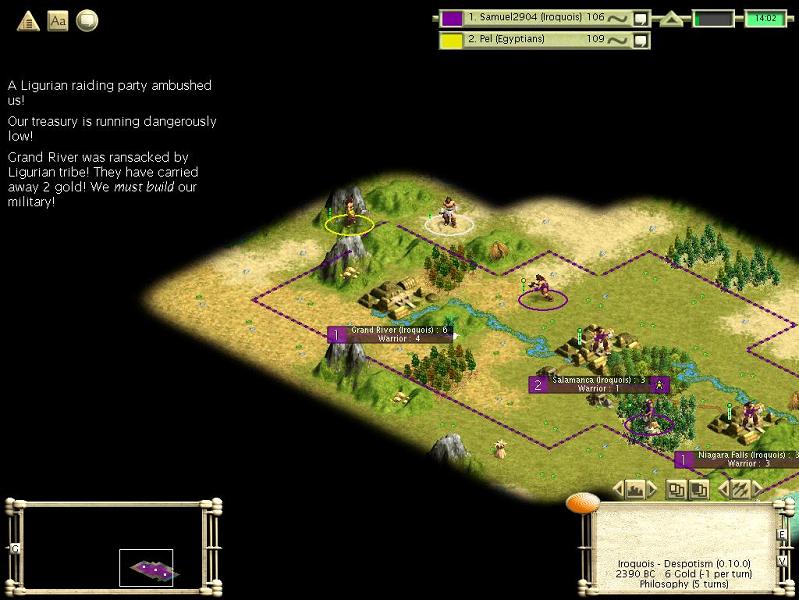Click the V button on info box
This screenshot has height=600, width=799.
coord(782,560)
